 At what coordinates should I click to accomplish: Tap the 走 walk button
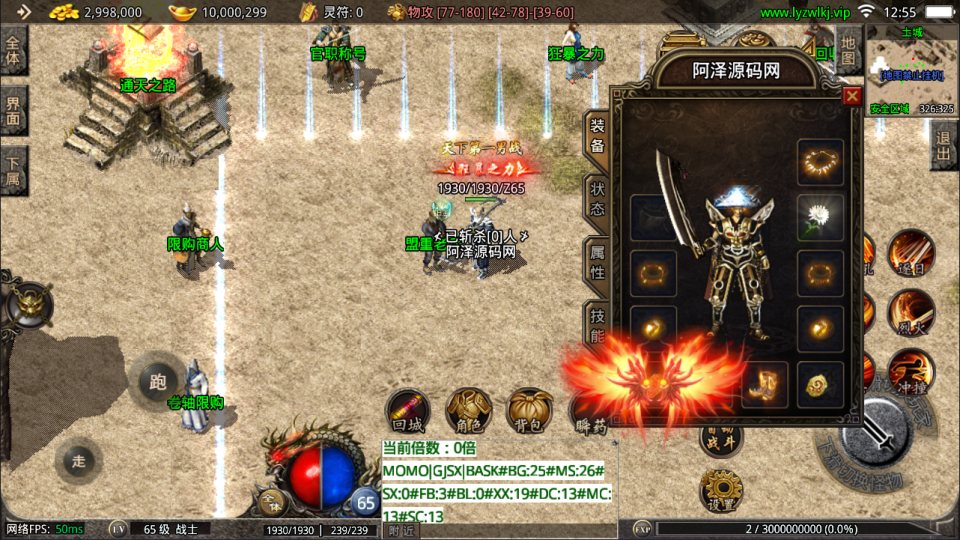coord(78,461)
